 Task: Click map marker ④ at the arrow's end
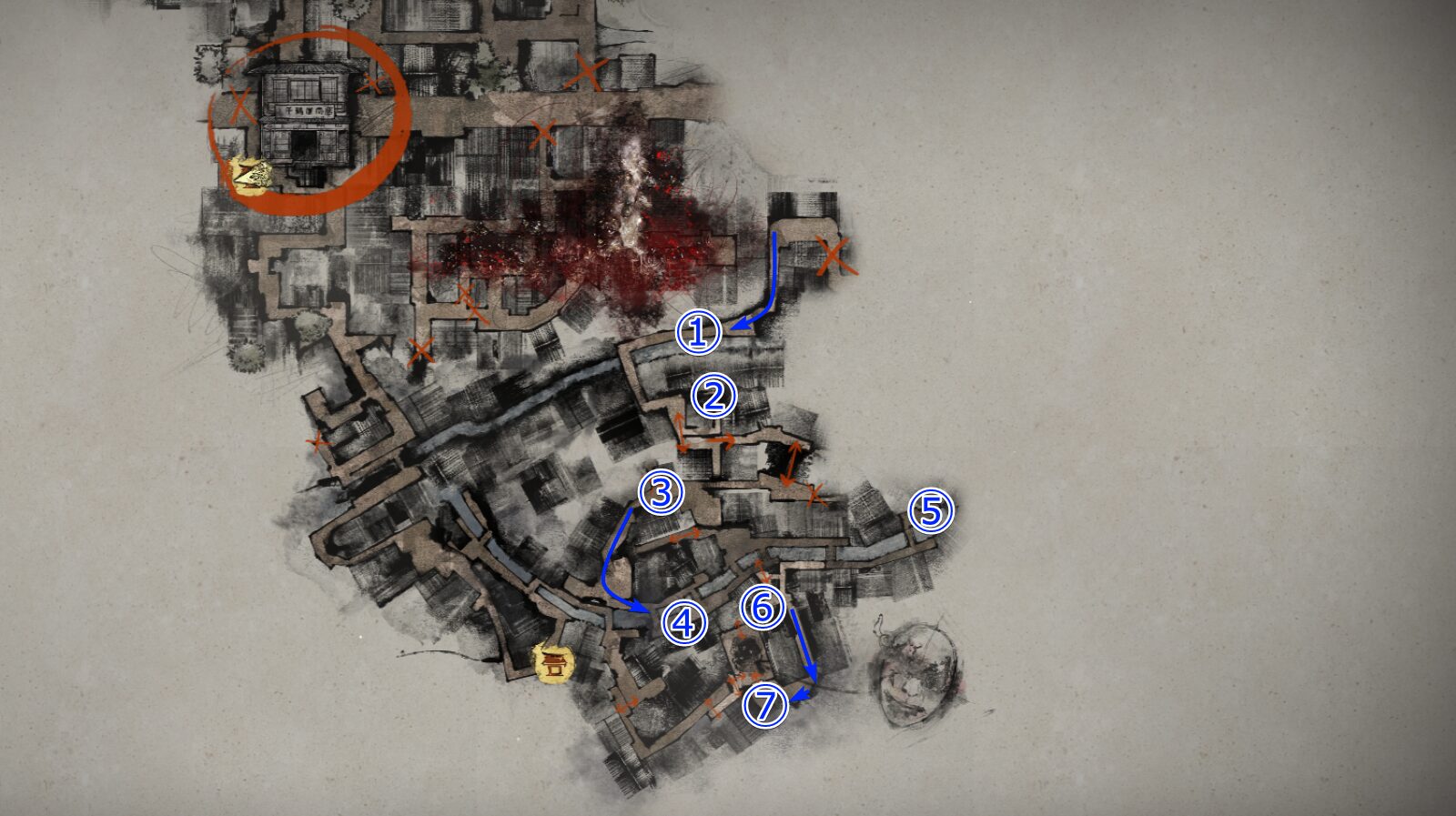click(684, 622)
